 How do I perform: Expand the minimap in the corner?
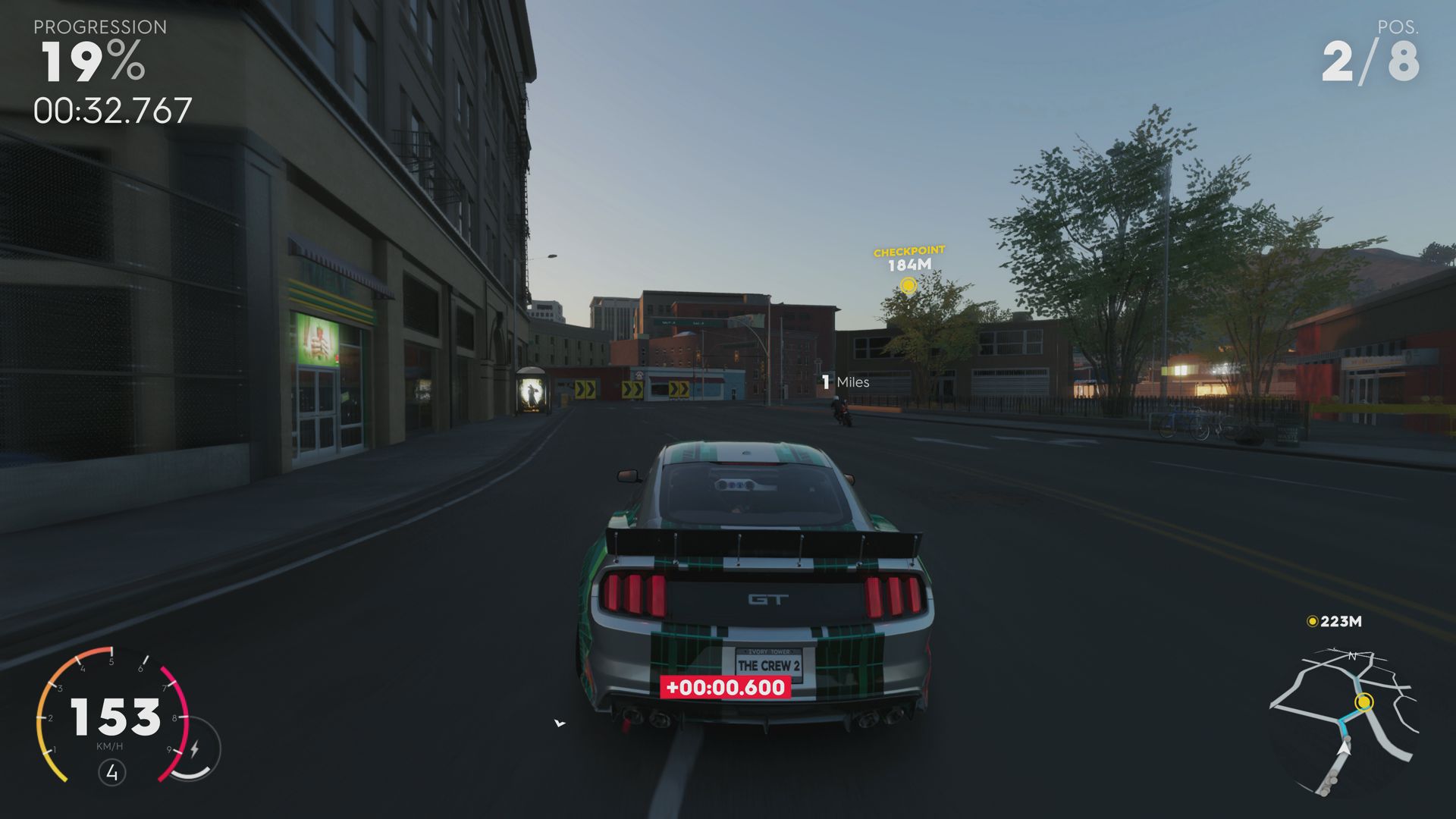[1365, 720]
